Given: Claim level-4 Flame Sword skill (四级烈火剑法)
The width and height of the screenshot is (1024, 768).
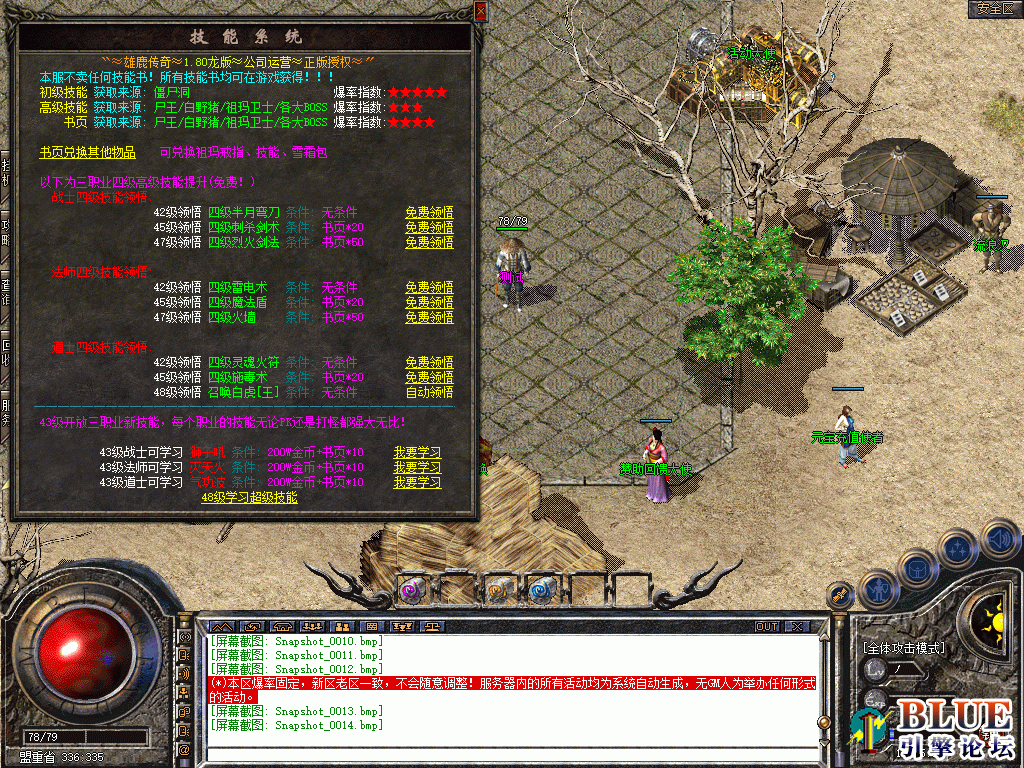Looking at the screenshot, I should 429,243.
